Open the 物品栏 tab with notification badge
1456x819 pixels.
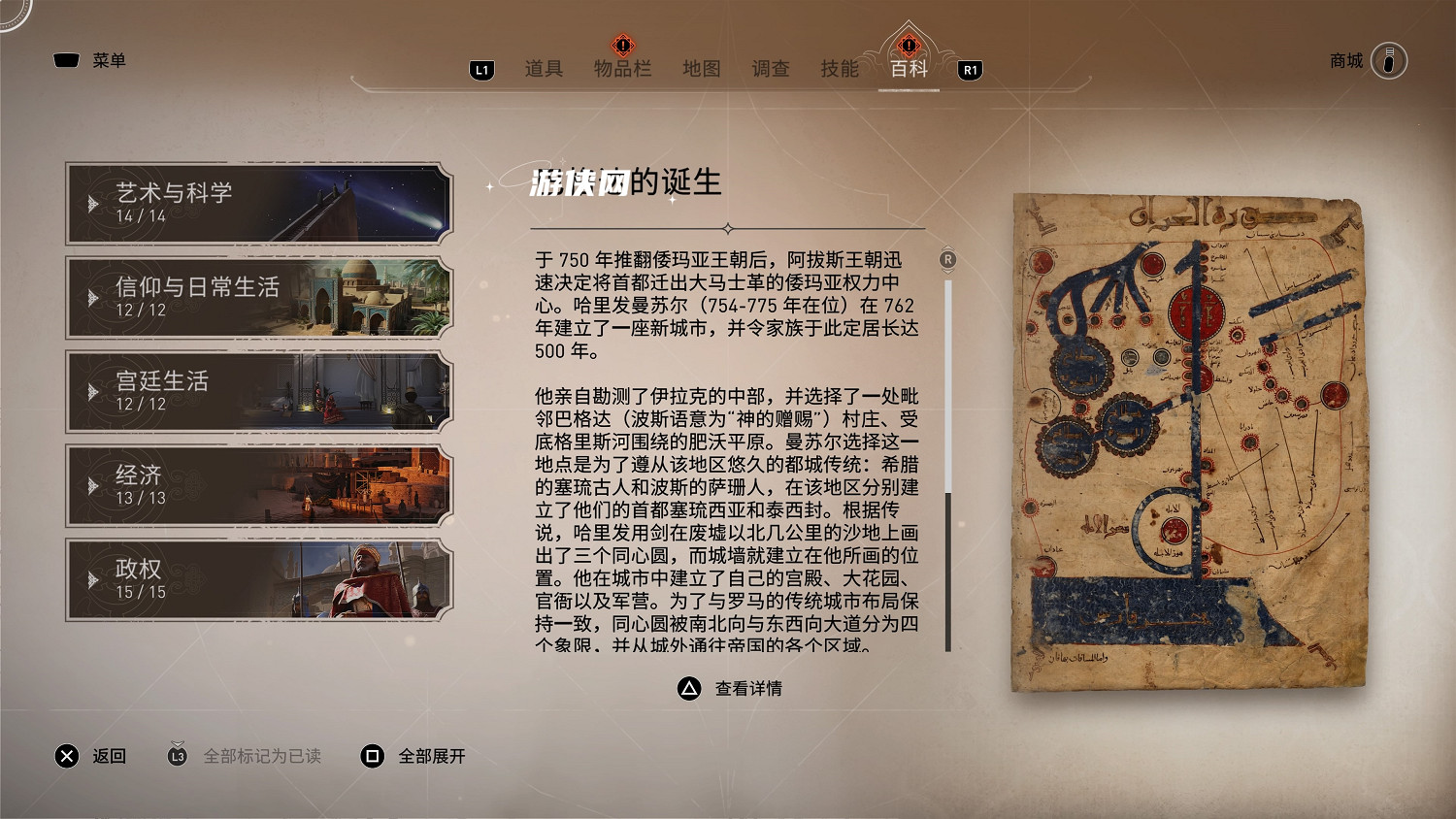[x=621, y=69]
